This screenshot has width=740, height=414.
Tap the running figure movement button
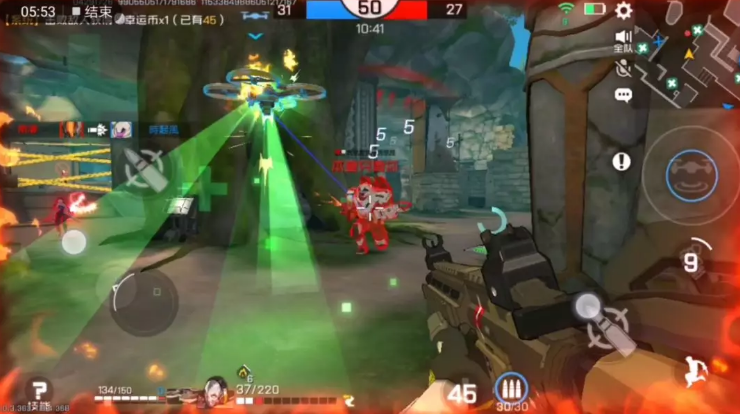coord(699,371)
